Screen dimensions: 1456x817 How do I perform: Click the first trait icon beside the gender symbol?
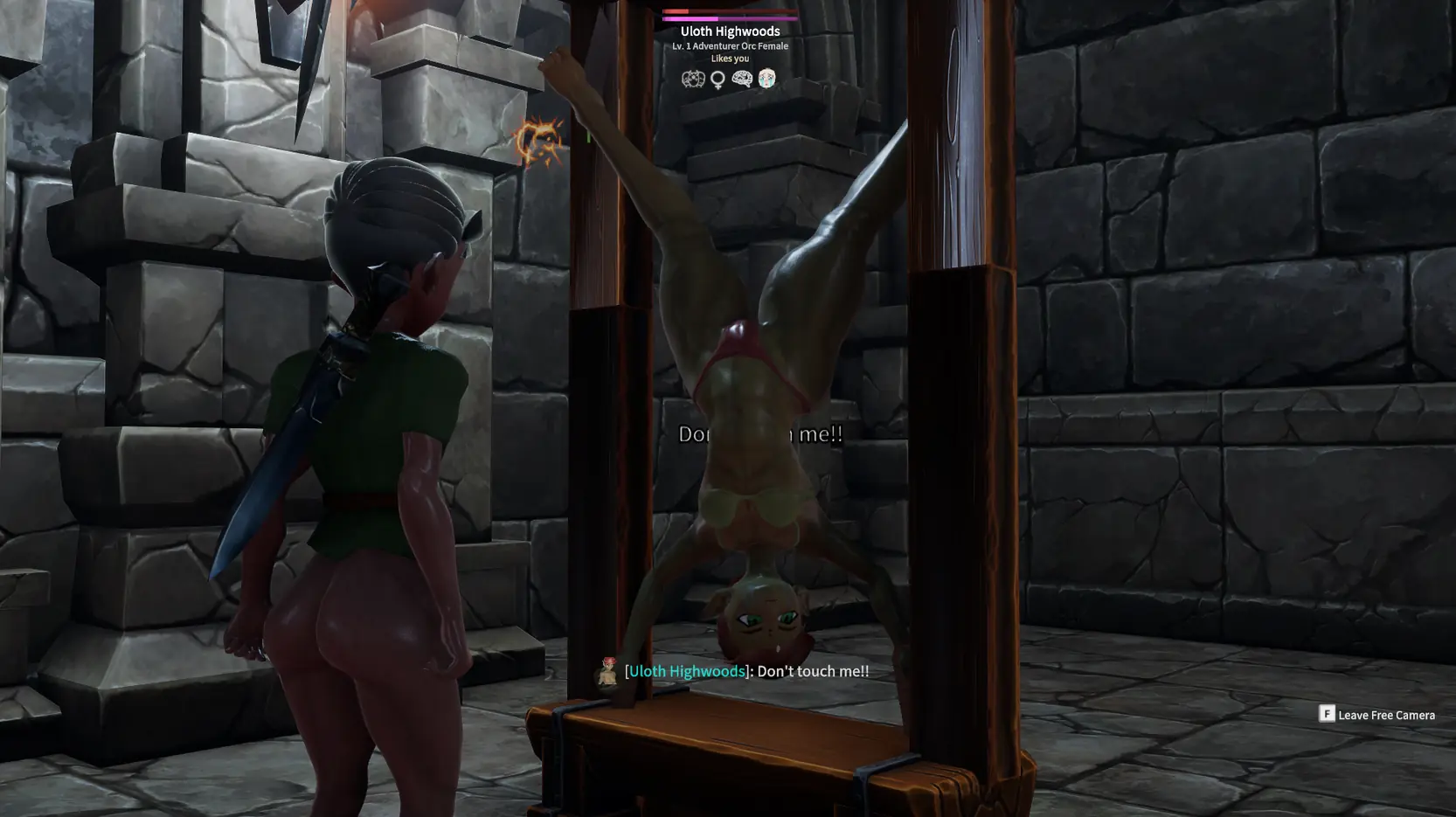tap(693, 80)
